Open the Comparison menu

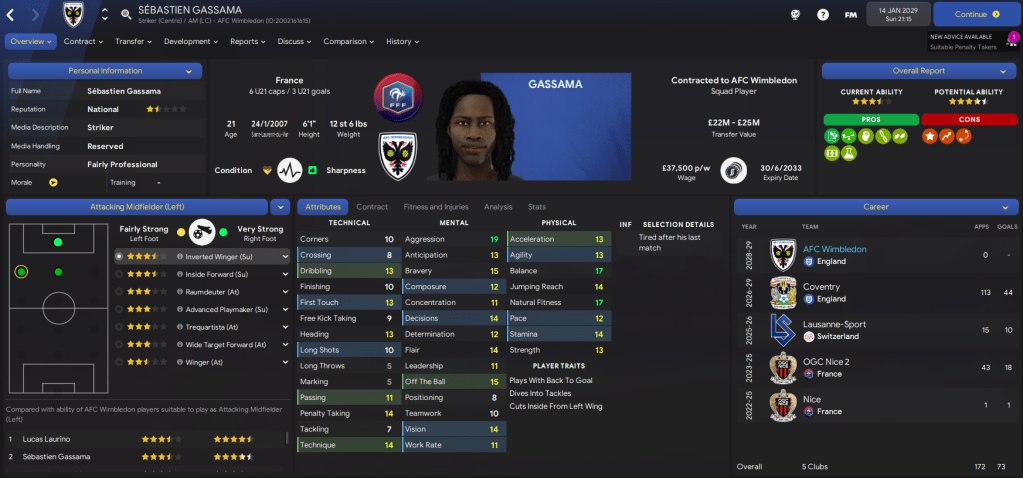(x=348, y=42)
